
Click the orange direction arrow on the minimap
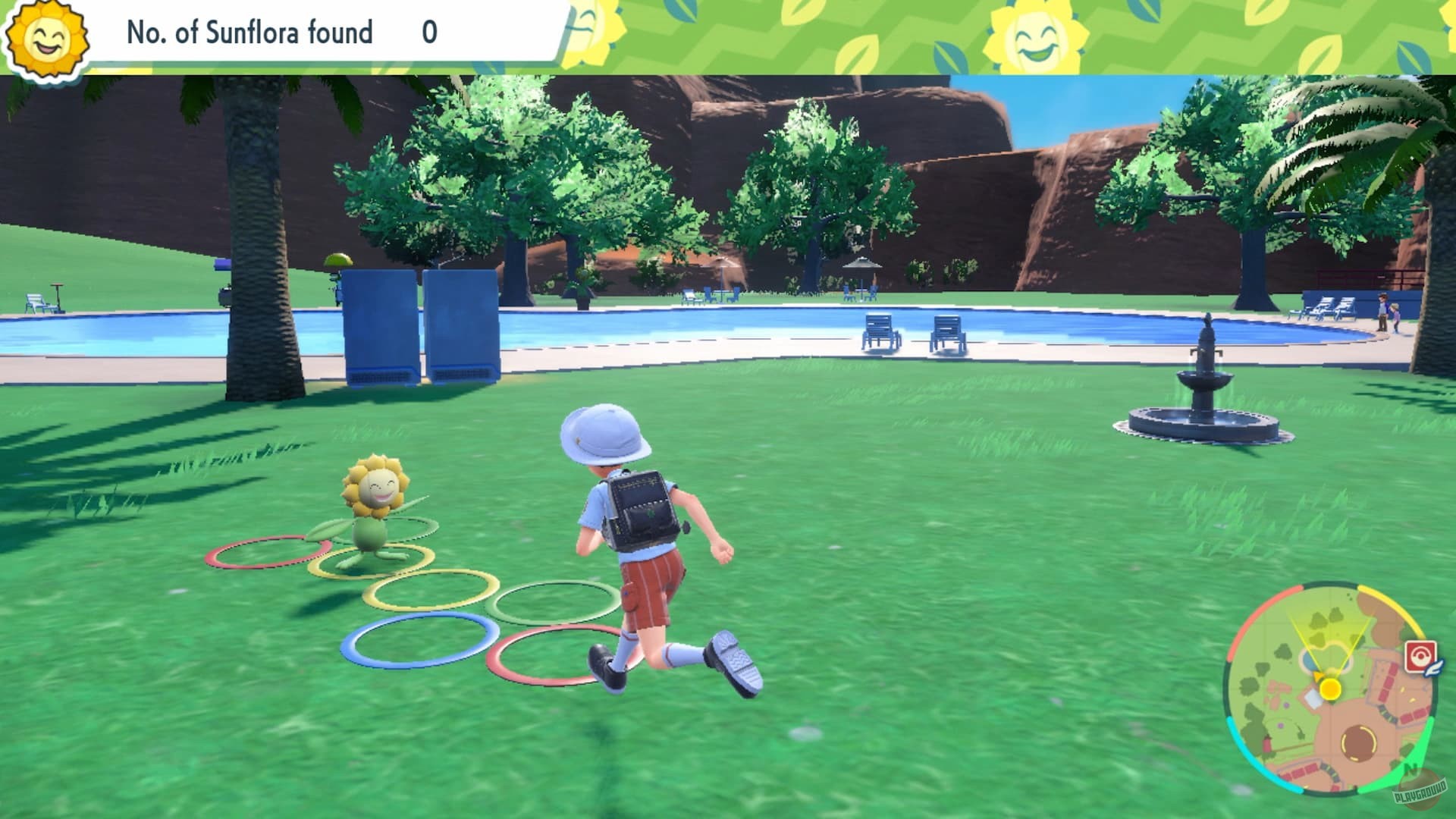pos(1319,675)
